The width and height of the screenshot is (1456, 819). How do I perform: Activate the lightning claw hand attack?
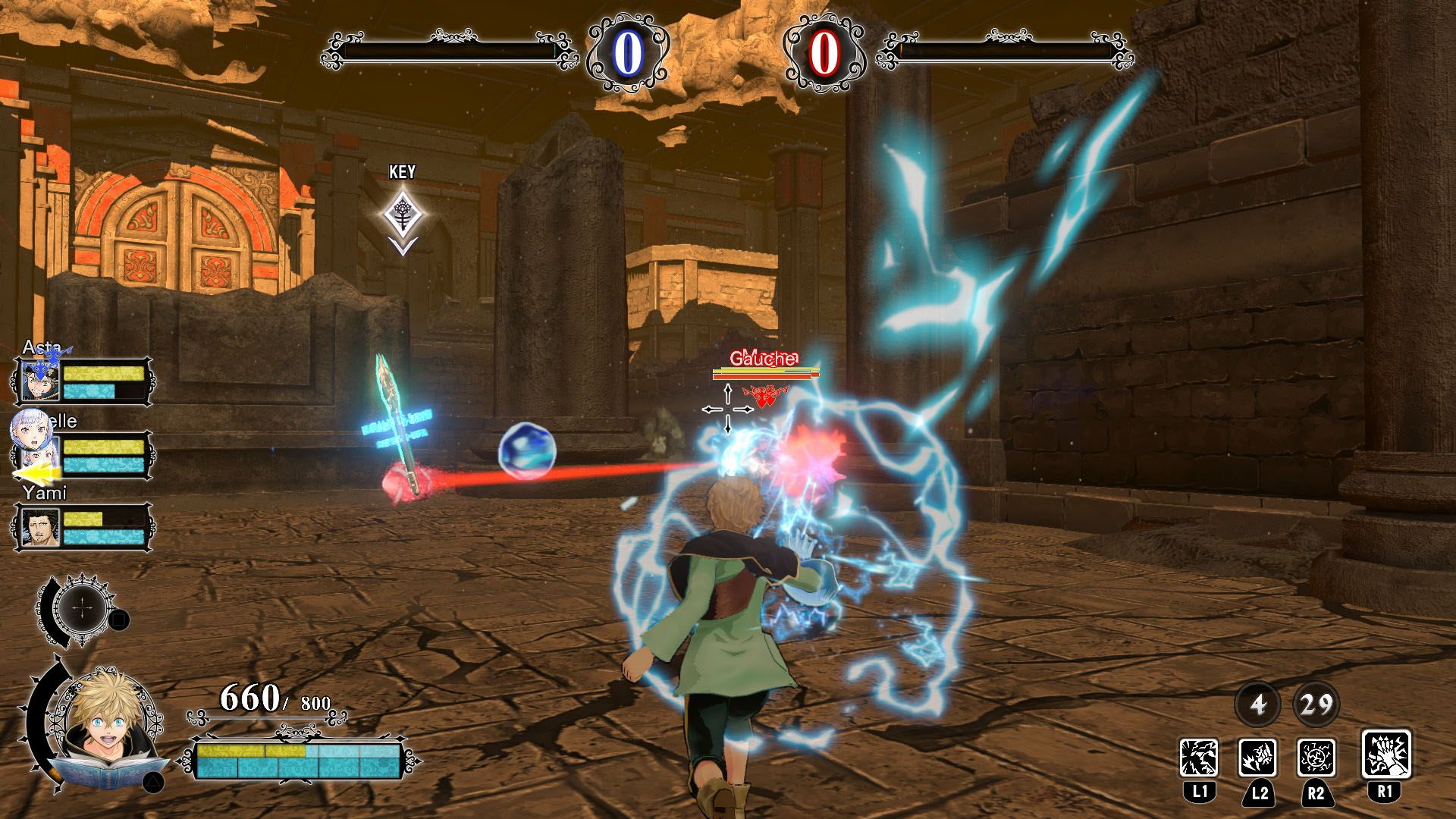point(1386,755)
